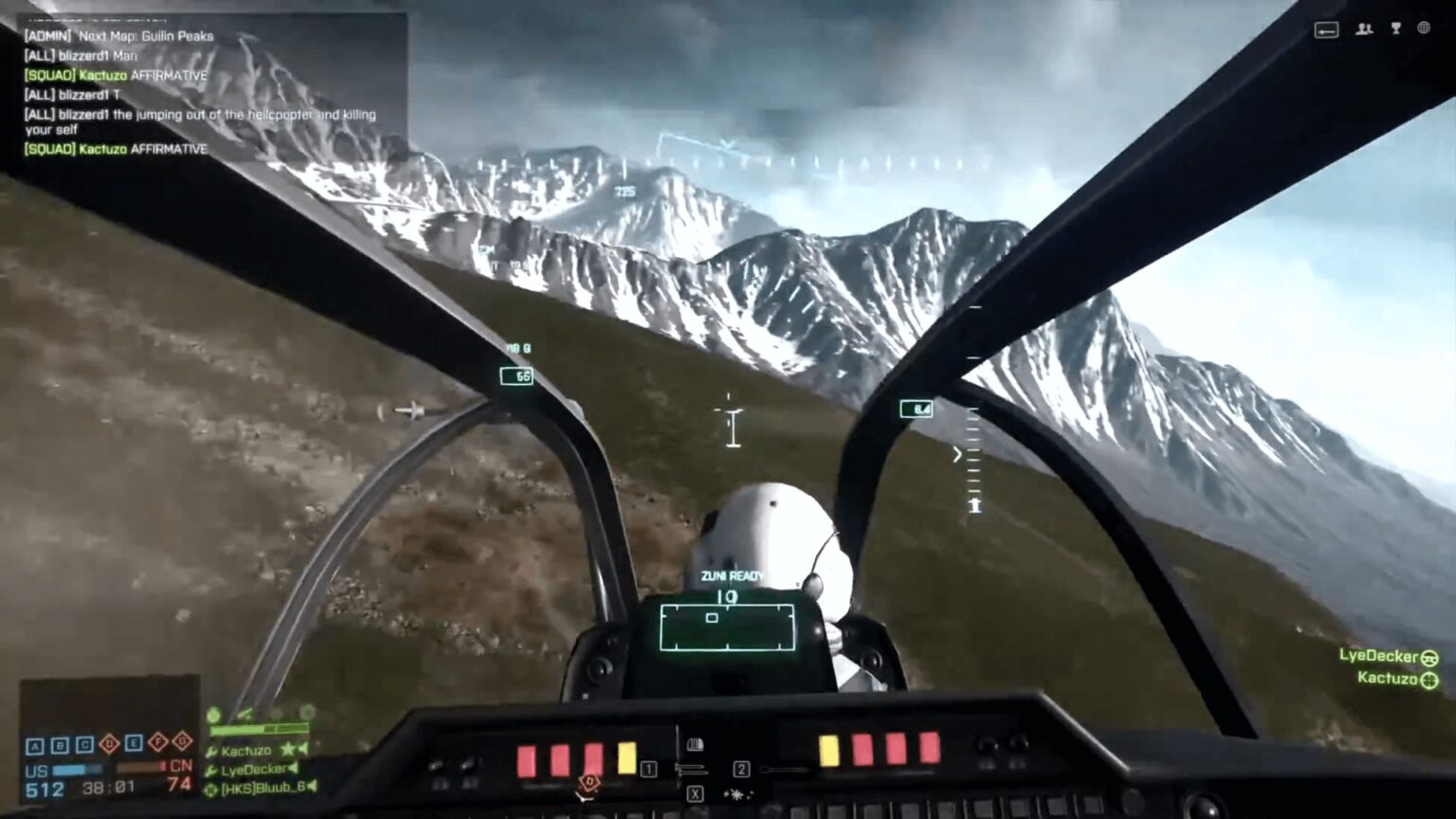
Task: Expand the arrow beside [HKS]Bluub_6
Action: [x=314, y=788]
